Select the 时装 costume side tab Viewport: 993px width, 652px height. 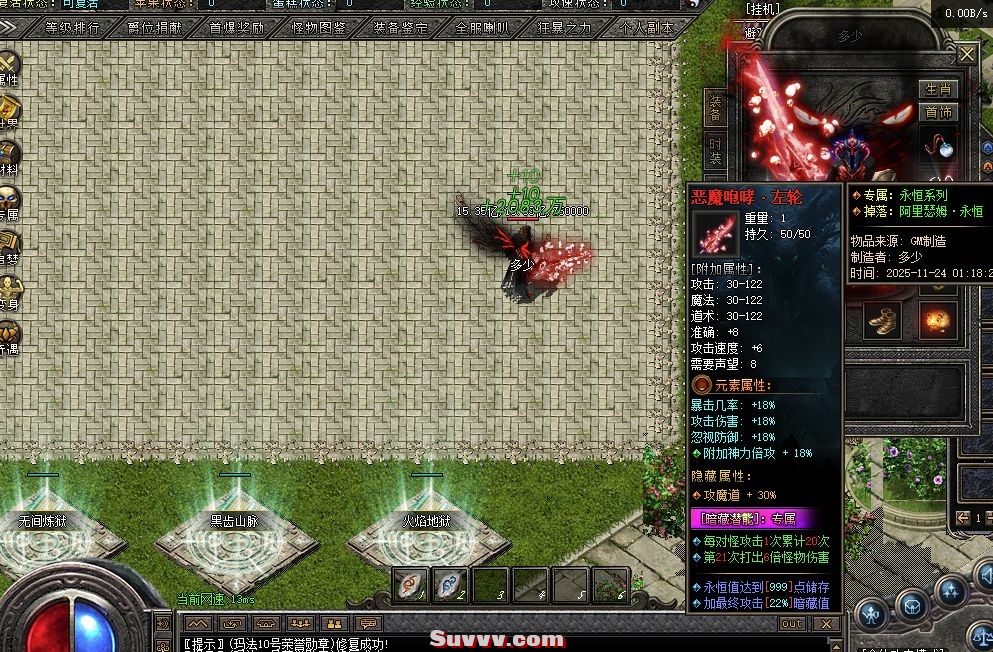pyautogui.click(x=716, y=152)
